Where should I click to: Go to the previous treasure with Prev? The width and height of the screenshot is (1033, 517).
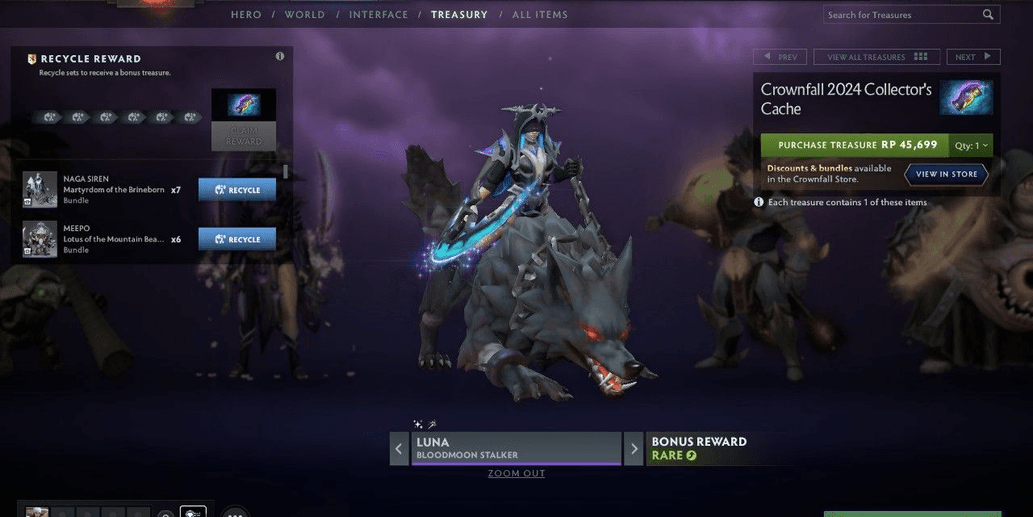(780, 57)
